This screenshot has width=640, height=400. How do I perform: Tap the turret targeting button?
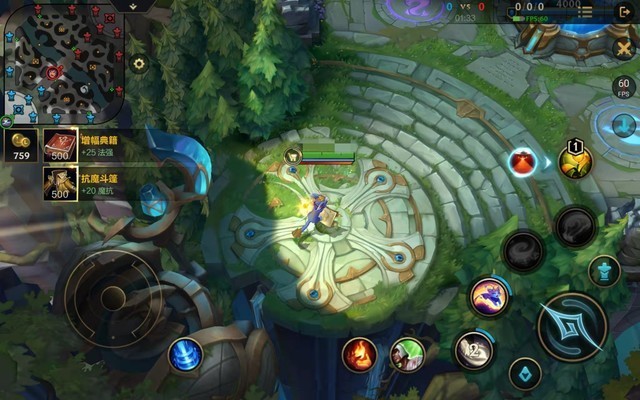603,270
